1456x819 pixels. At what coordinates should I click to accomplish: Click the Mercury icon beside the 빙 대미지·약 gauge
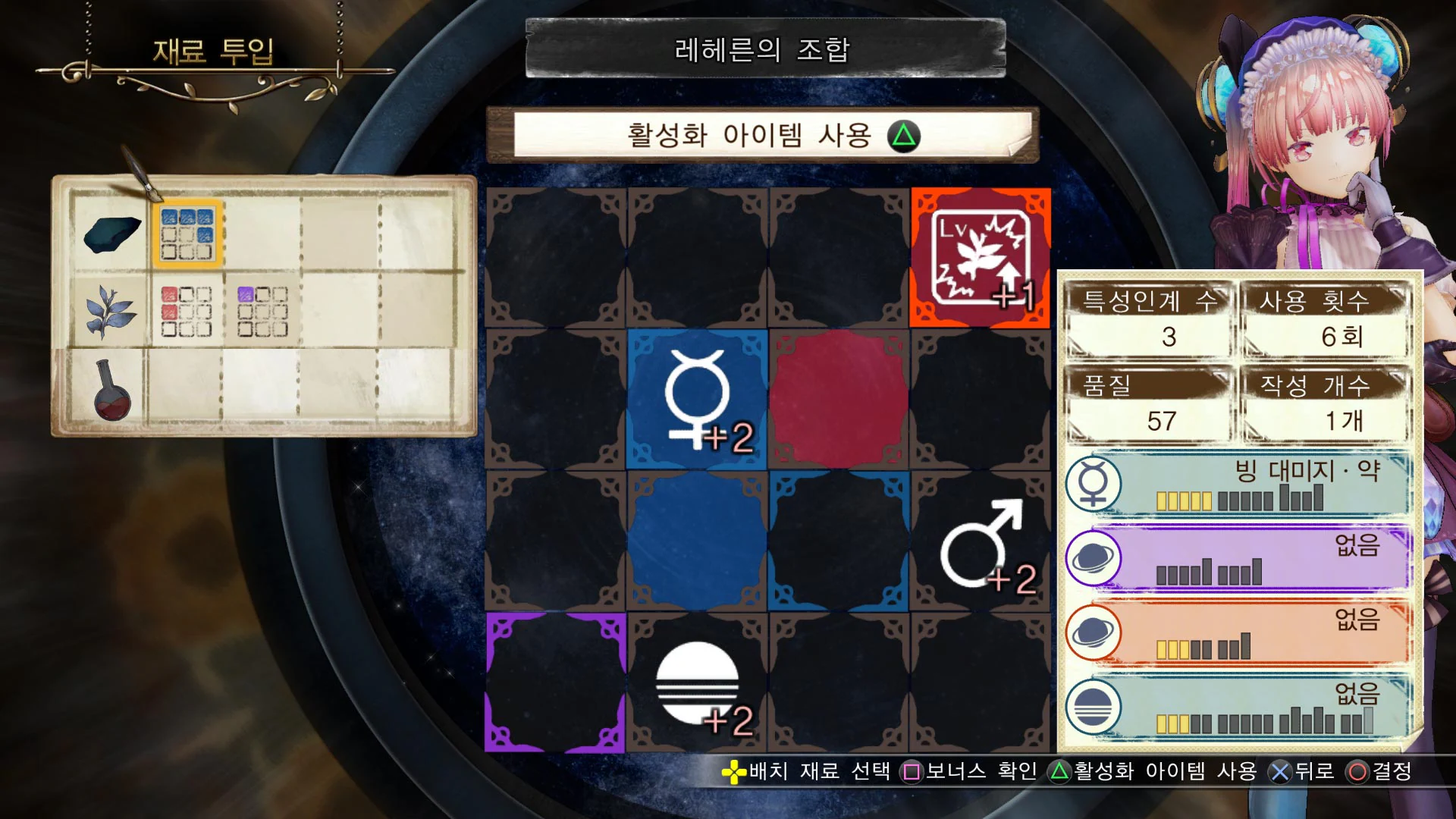point(1094,483)
